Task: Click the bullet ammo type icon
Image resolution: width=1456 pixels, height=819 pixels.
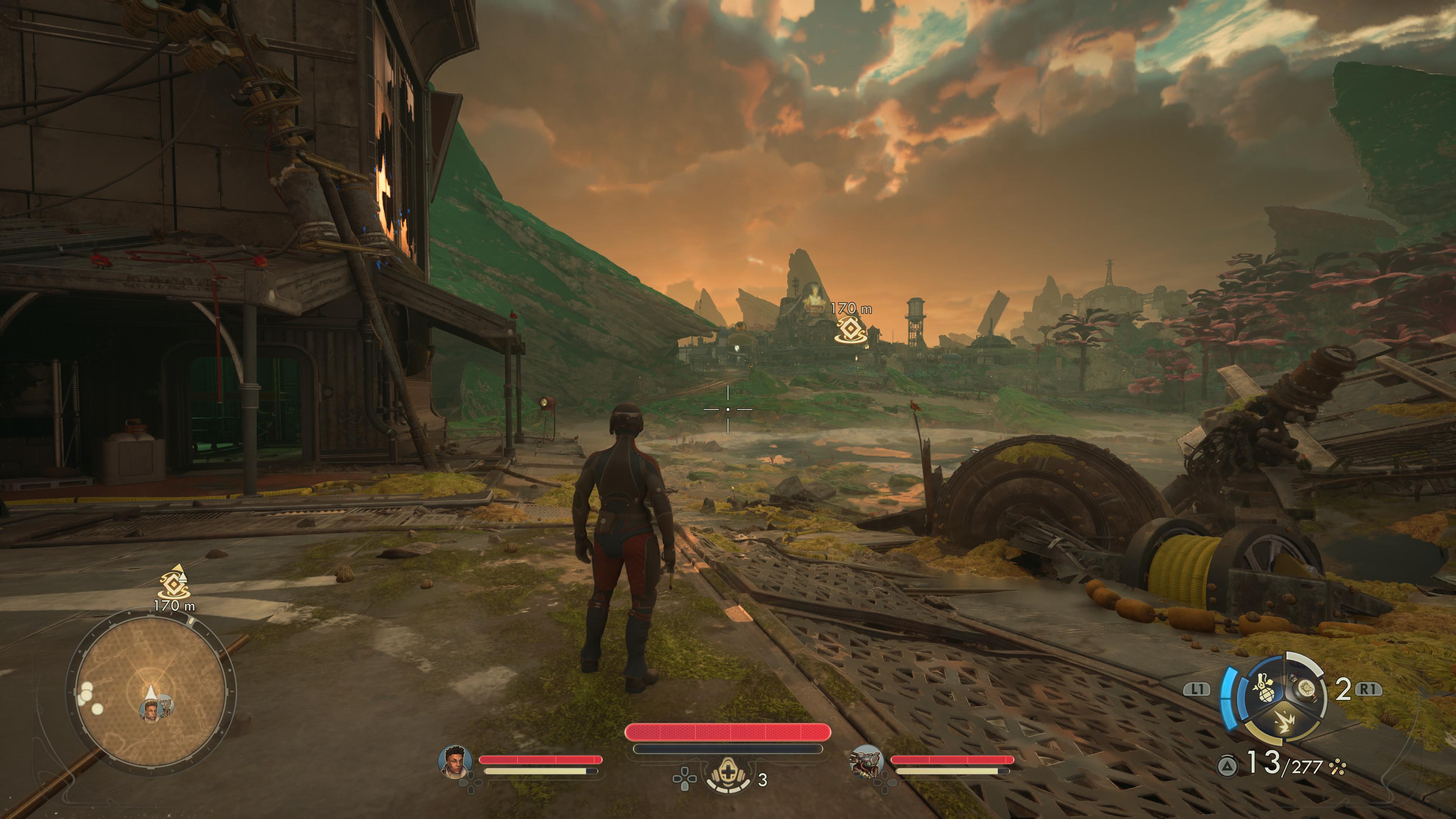Action: [x=1337, y=767]
